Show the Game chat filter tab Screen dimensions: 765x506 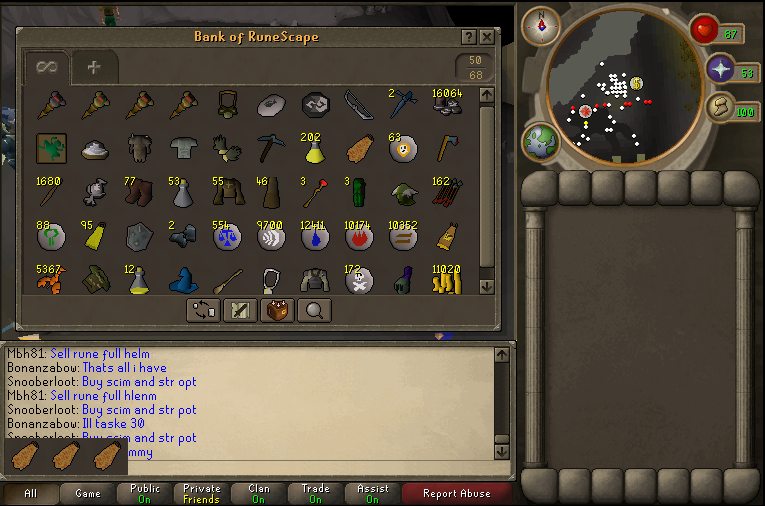tap(87, 493)
